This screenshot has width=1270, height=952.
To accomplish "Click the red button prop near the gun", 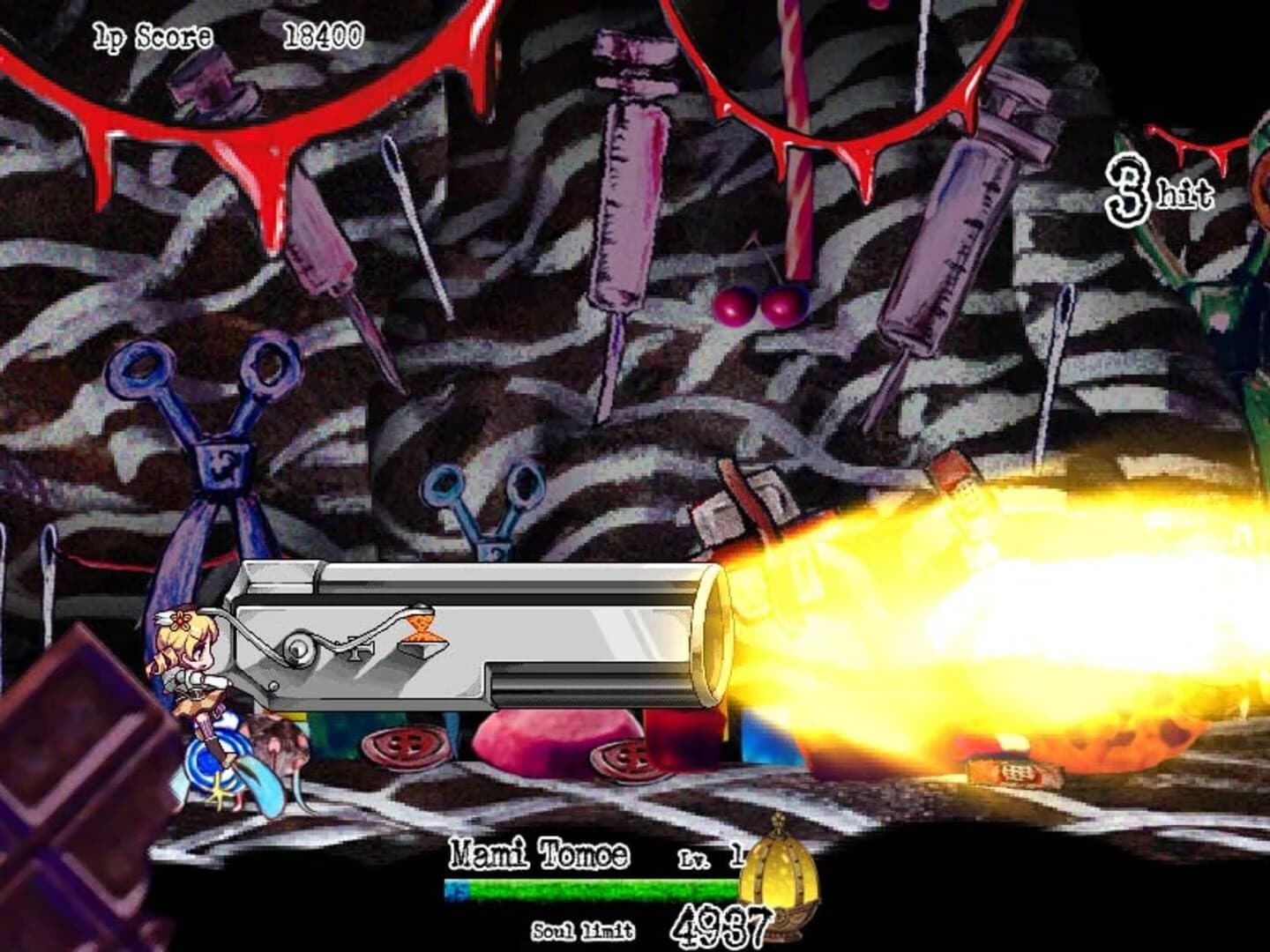I will tap(406, 749).
